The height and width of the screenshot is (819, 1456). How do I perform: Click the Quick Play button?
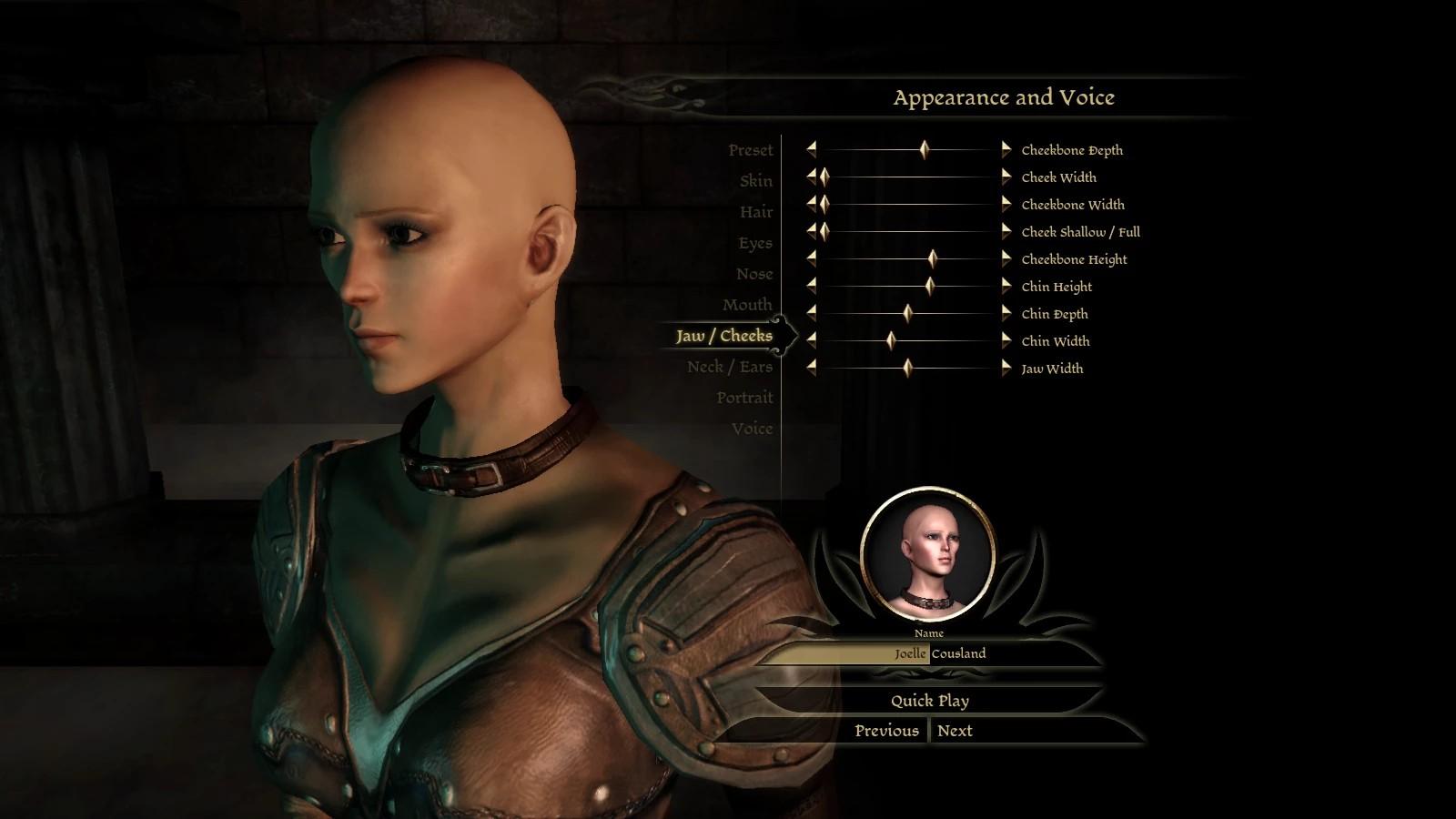coord(929,701)
